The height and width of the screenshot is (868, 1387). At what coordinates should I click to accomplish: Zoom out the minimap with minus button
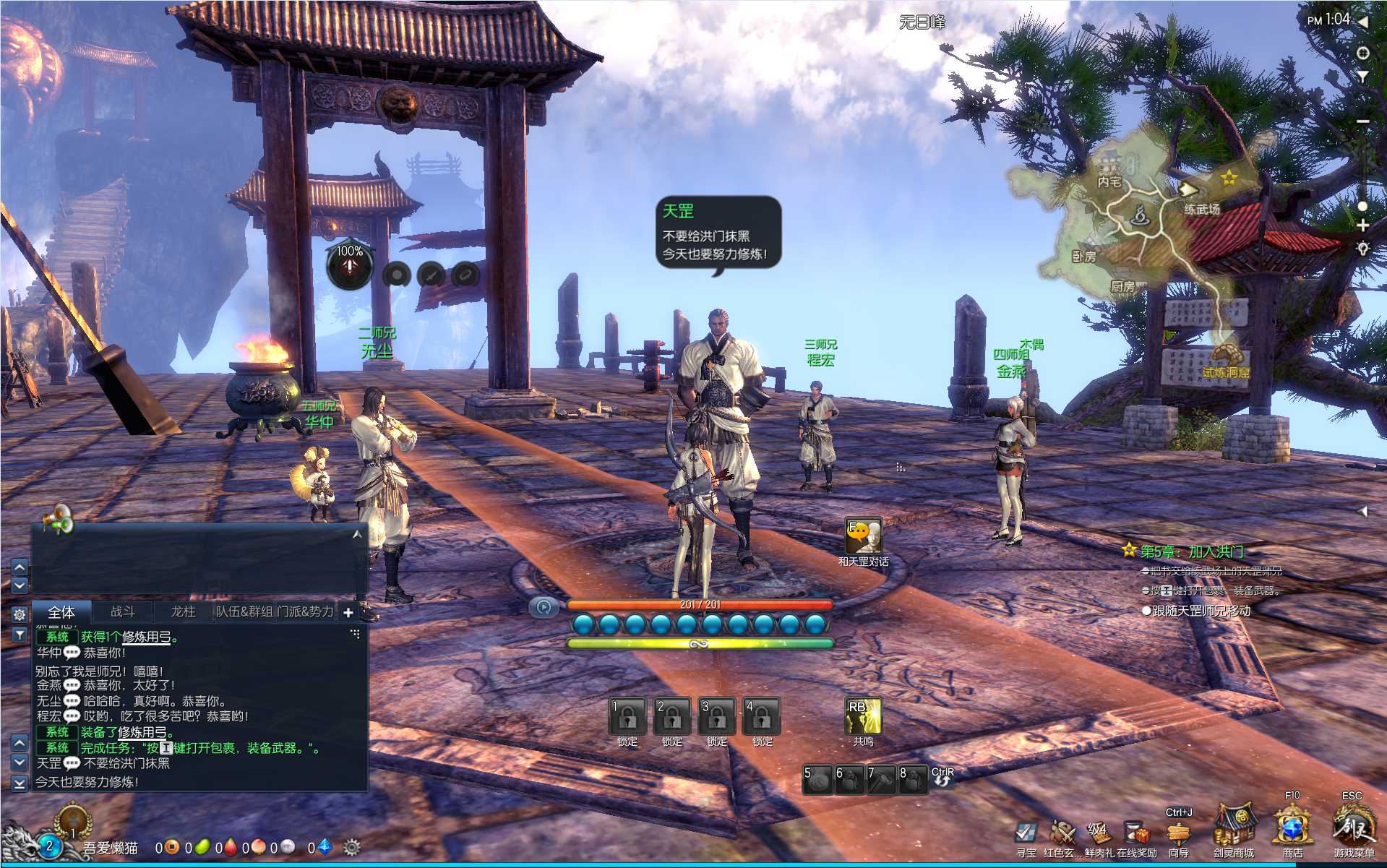point(1362,121)
